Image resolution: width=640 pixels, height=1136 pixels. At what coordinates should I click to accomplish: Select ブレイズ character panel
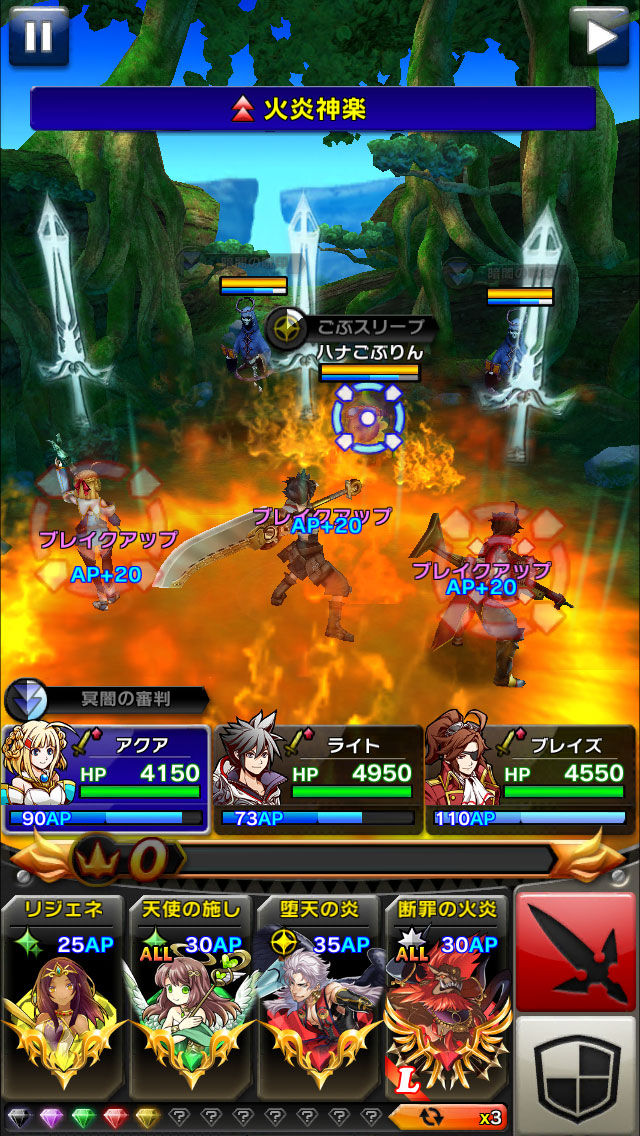coord(528,779)
